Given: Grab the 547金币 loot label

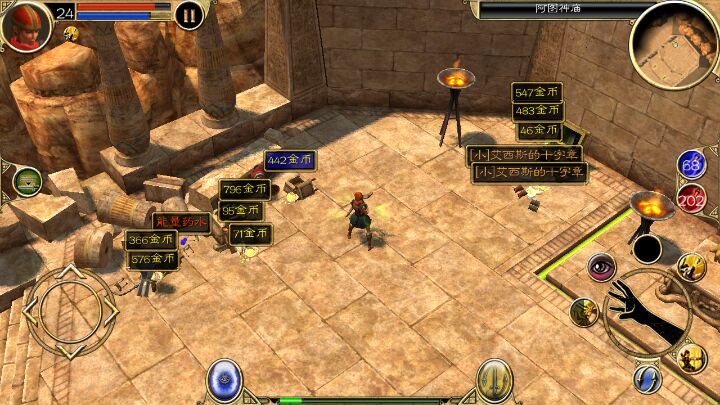Looking at the screenshot, I should pyautogui.click(x=536, y=92).
